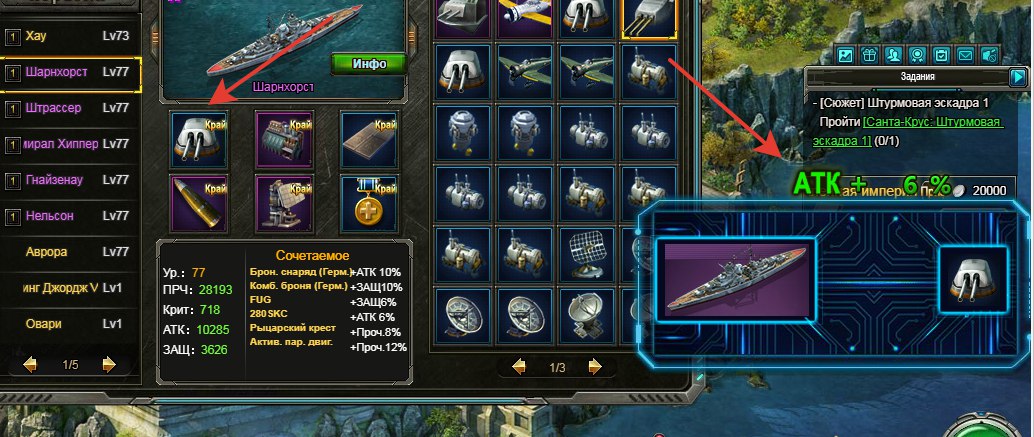Select the equipped shell ammunition slot
This screenshot has width=1034, height=437.
(x=198, y=200)
